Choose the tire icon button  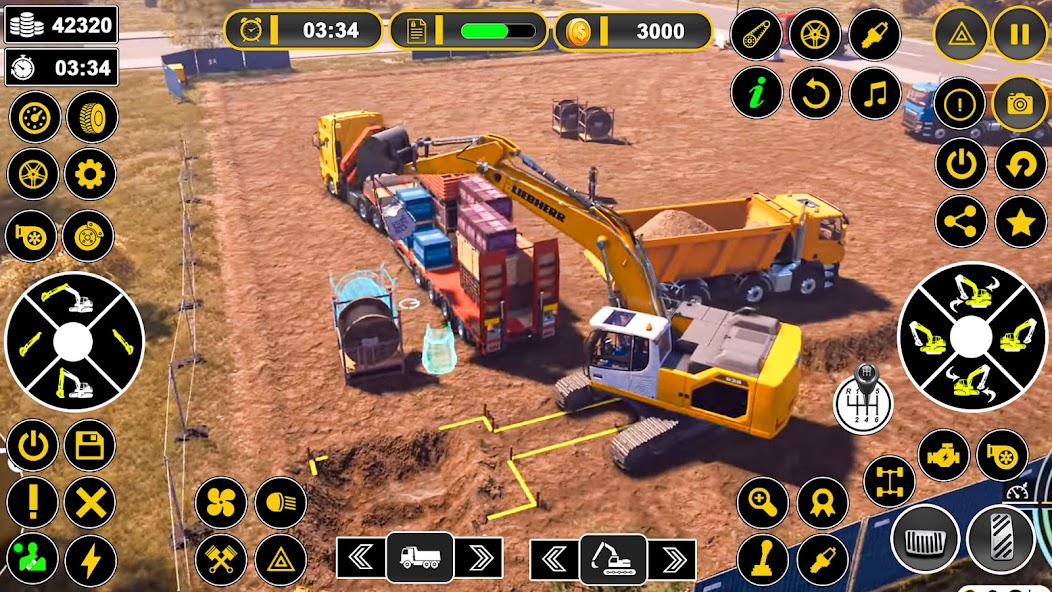pos(93,117)
